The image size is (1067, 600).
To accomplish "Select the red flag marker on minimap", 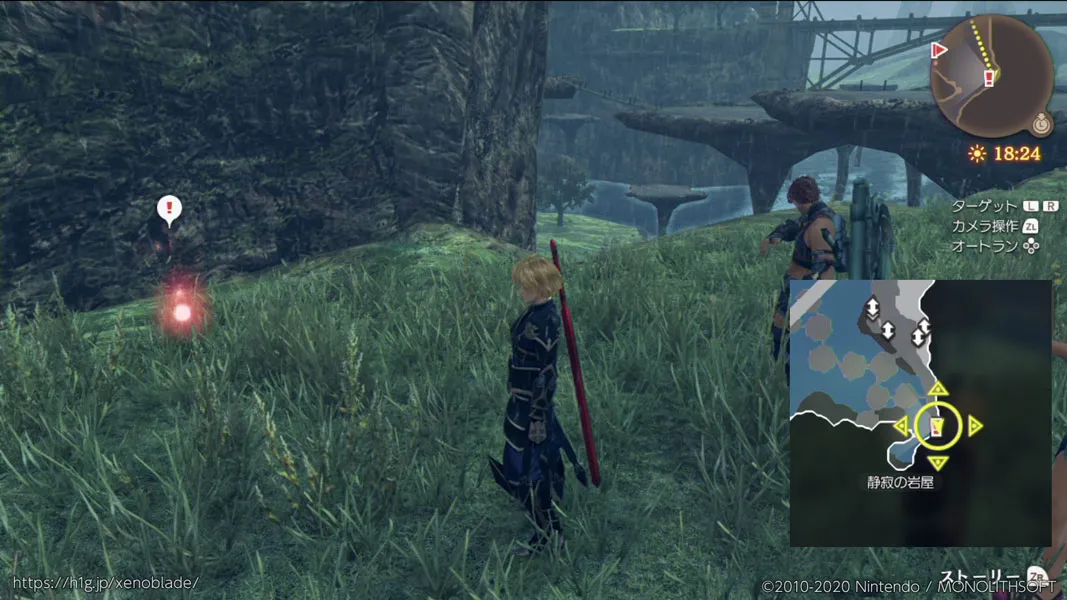I will click(939, 49).
